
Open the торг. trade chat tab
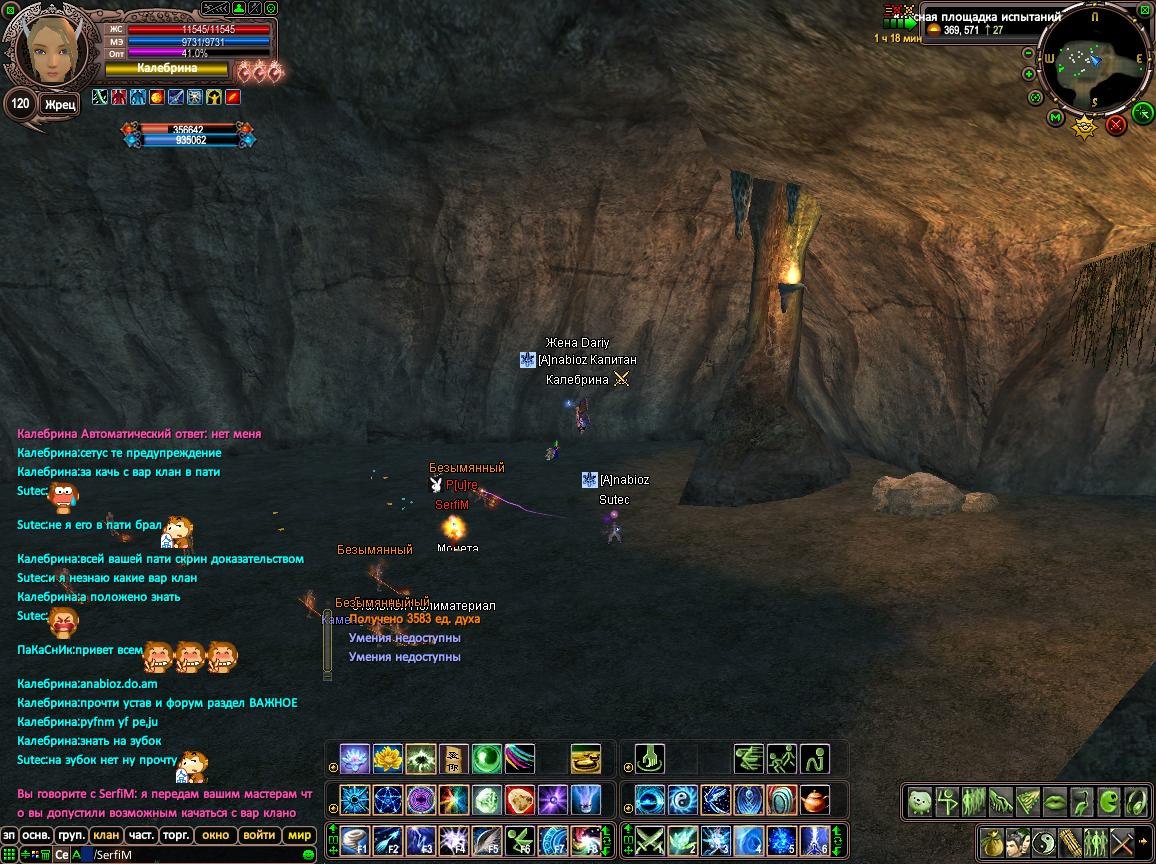(x=177, y=835)
